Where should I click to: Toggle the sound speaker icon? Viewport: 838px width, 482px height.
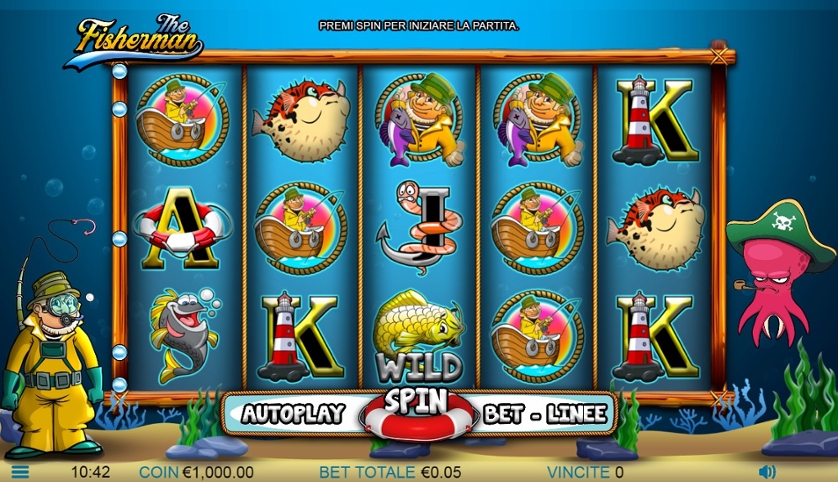(x=767, y=471)
